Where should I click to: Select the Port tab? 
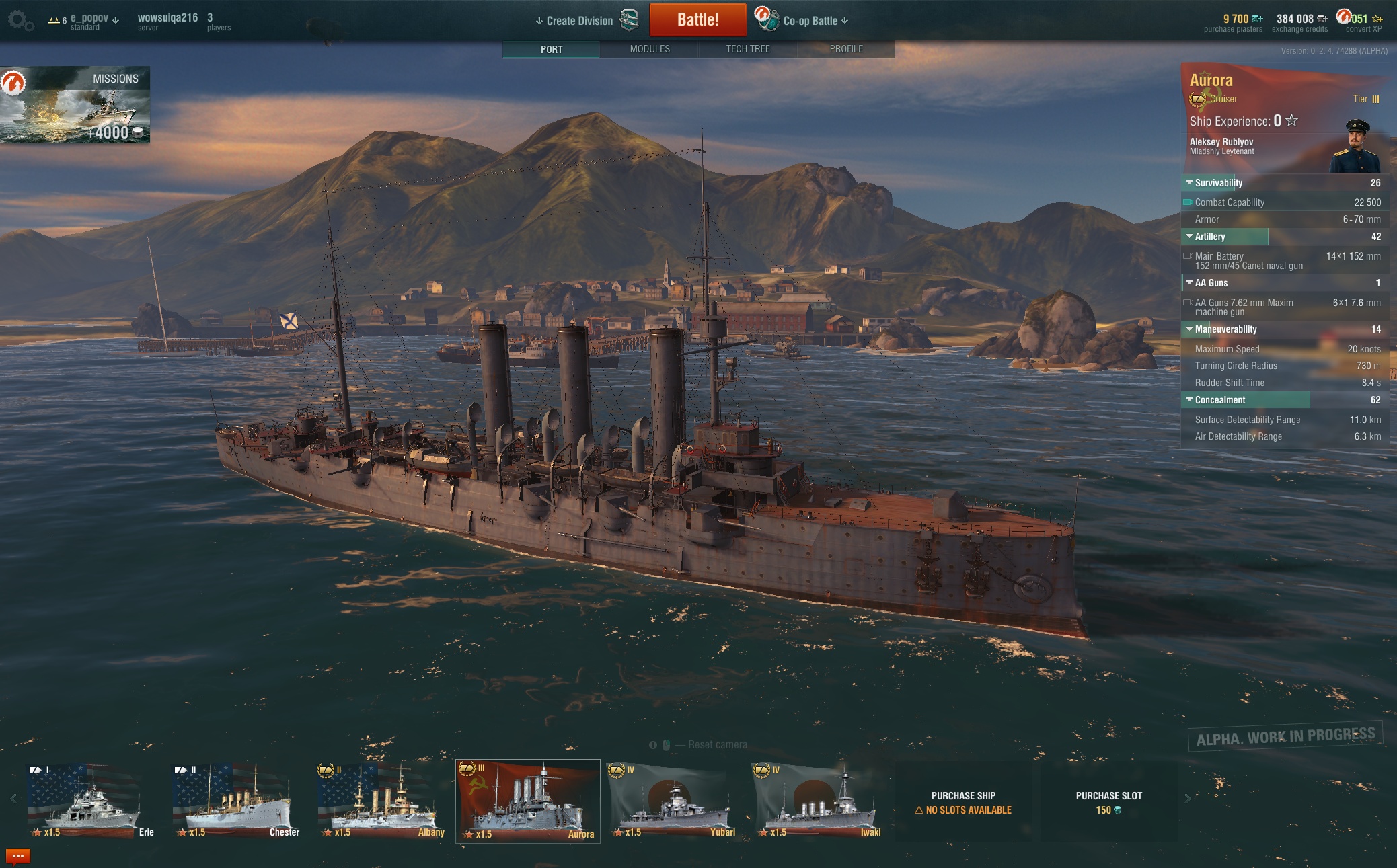click(x=552, y=49)
